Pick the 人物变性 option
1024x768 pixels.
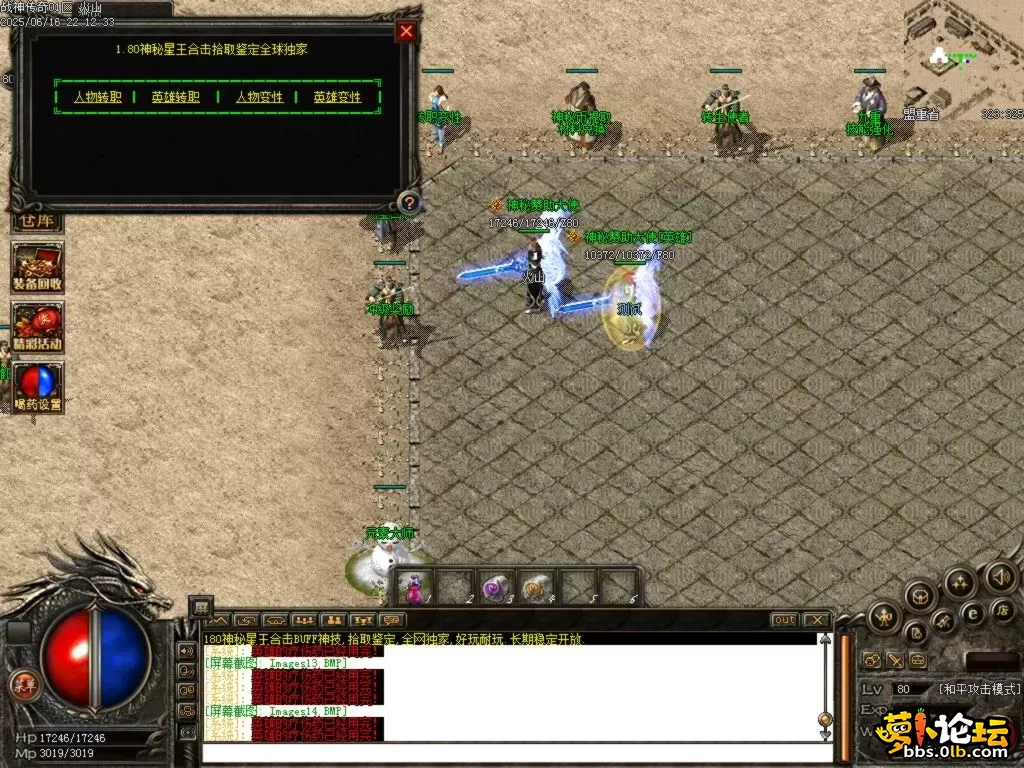click(260, 98)
